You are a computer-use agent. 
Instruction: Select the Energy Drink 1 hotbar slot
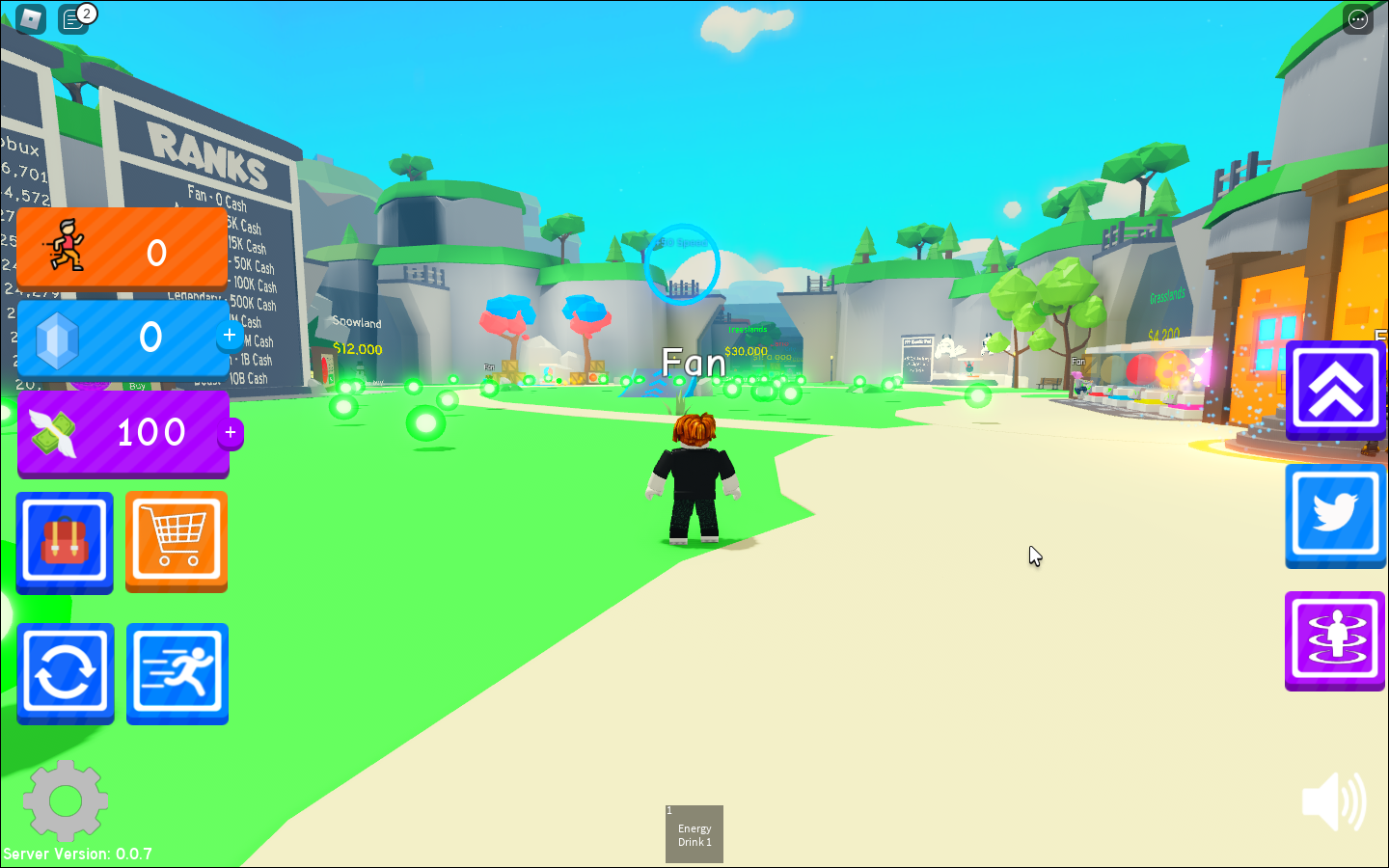click(694, 833)
